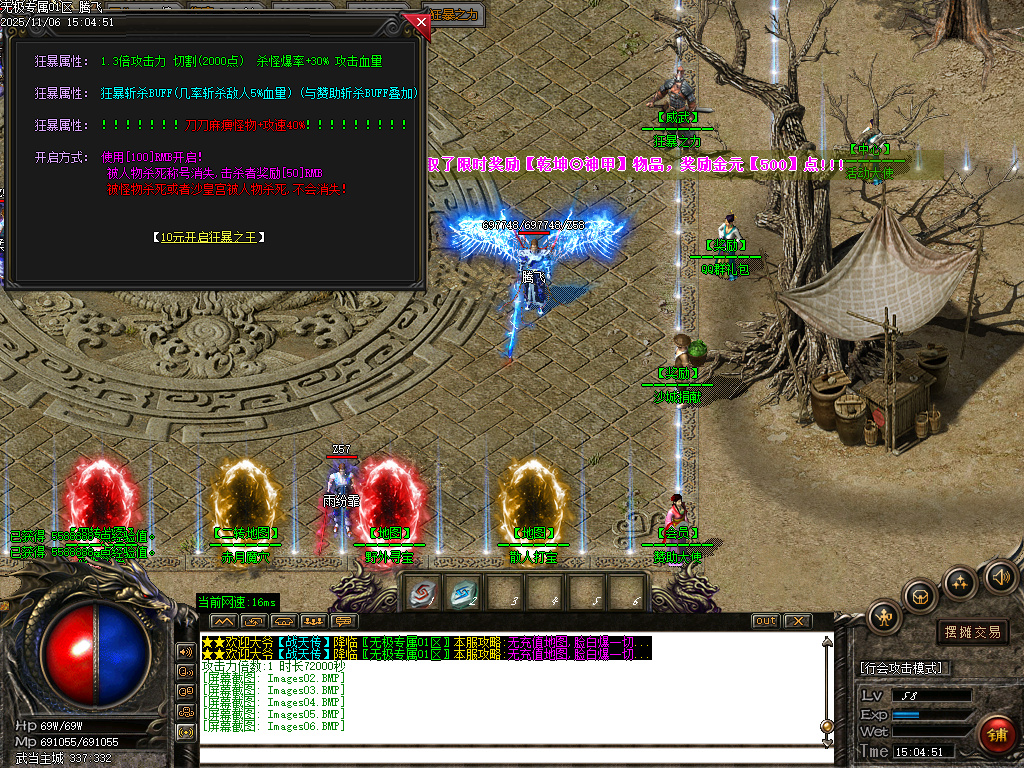Select the three-people group chat tab icon

tap(312, 622)
